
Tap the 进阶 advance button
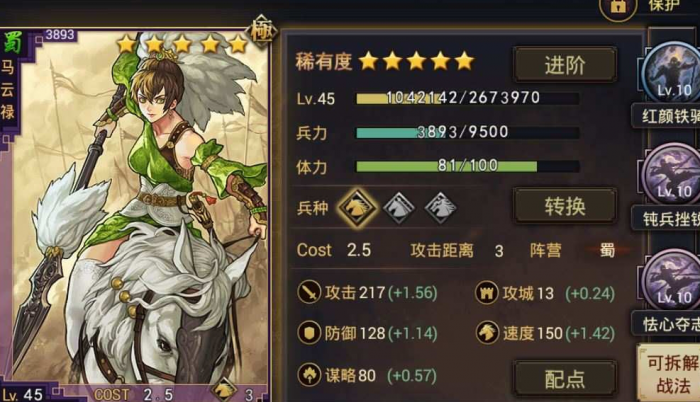pos(564,65)
